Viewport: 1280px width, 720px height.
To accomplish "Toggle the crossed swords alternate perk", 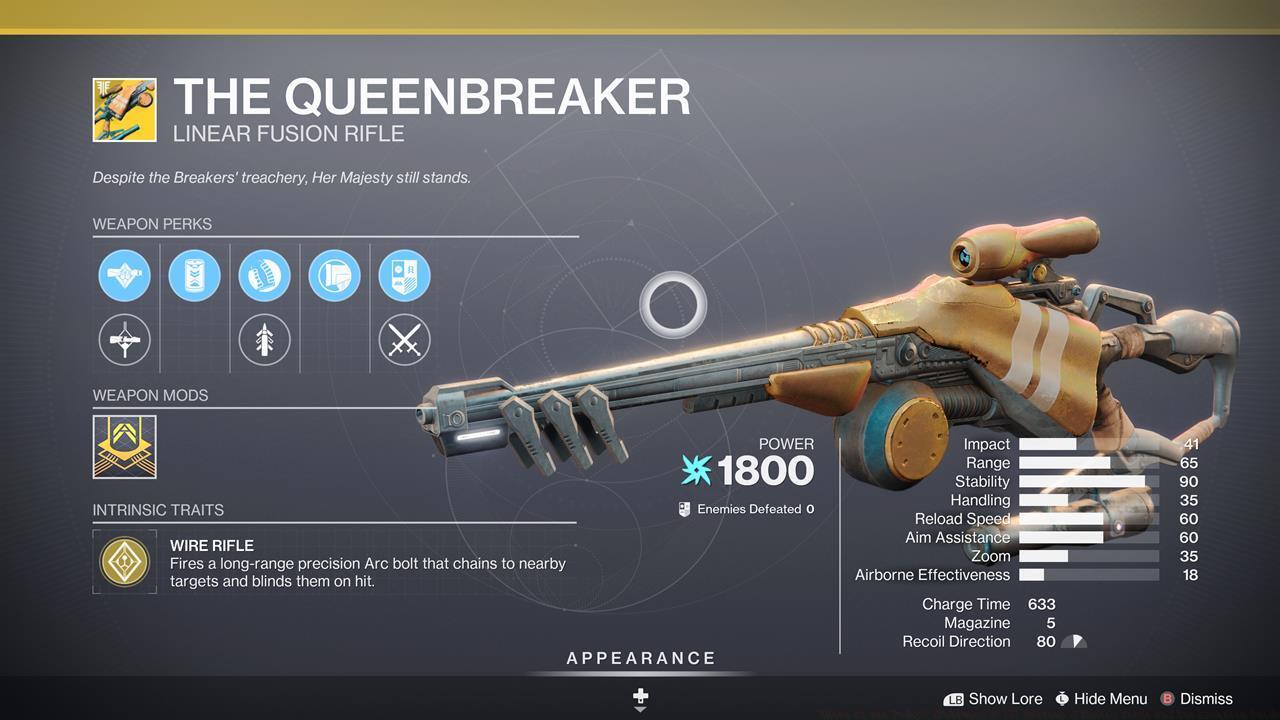I will (x=404, y=340).
